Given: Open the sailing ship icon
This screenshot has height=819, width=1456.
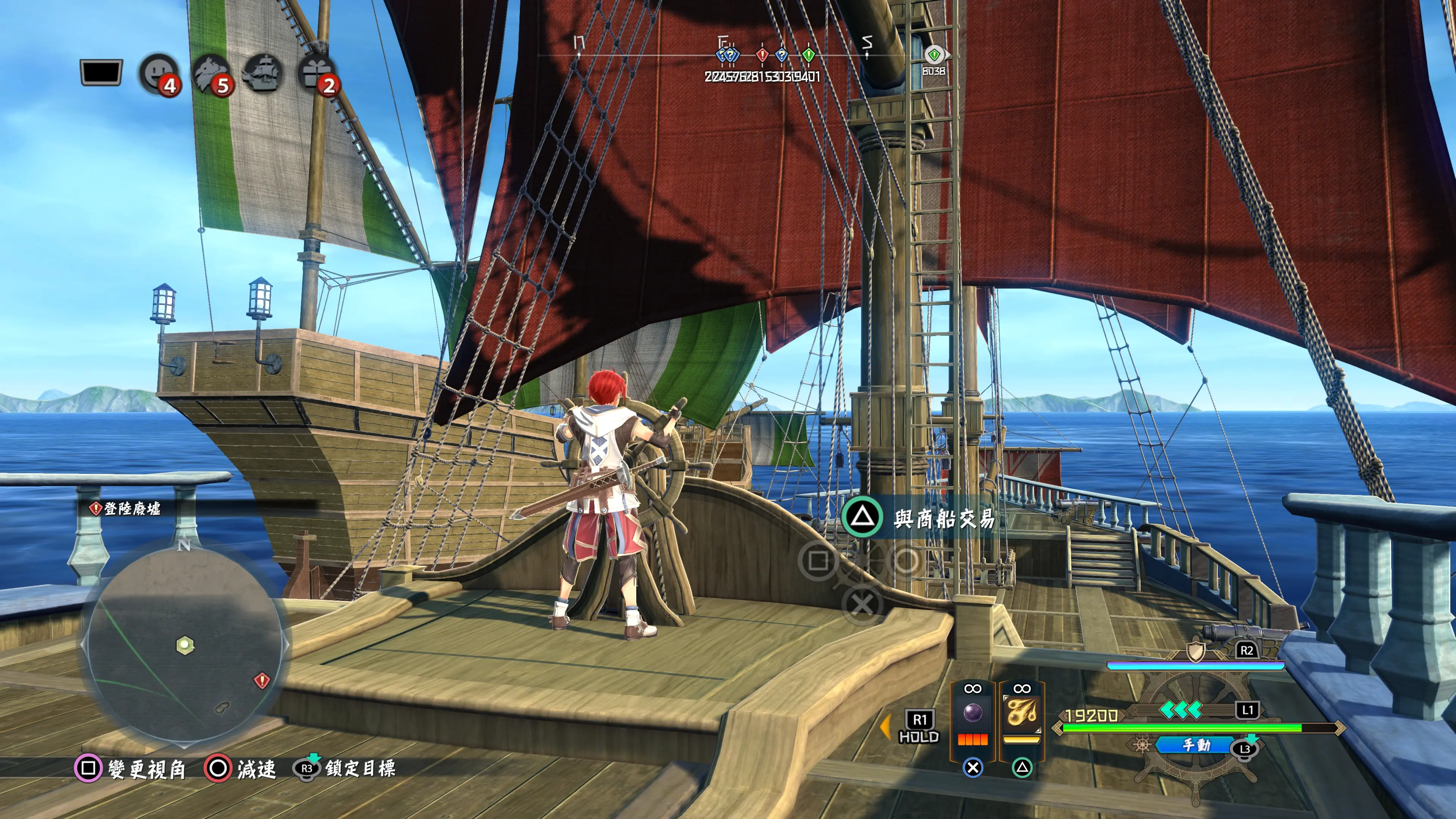Looking at the screenshot, I should tap(263, 74).
